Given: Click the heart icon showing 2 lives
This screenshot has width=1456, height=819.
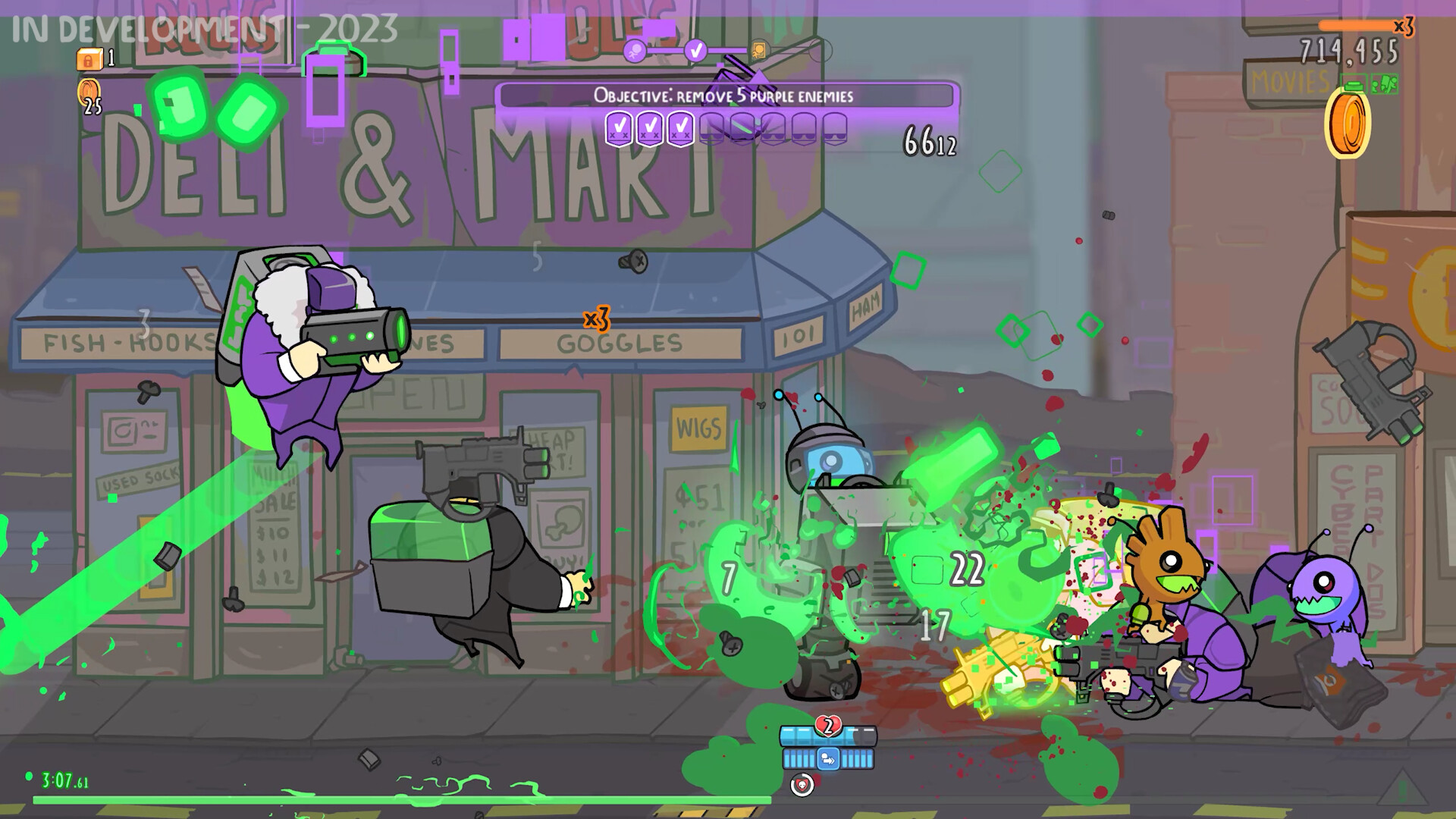Looking at the screenshot, I should [x=828, y=725].
